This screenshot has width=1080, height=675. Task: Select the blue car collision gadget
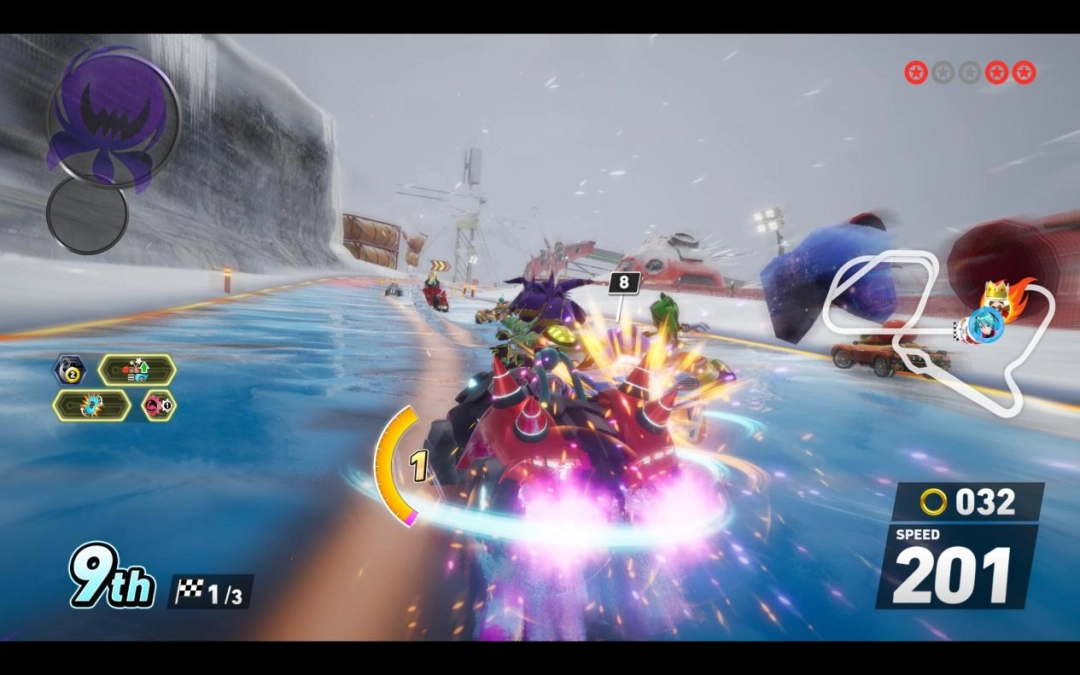pos(92,405)
